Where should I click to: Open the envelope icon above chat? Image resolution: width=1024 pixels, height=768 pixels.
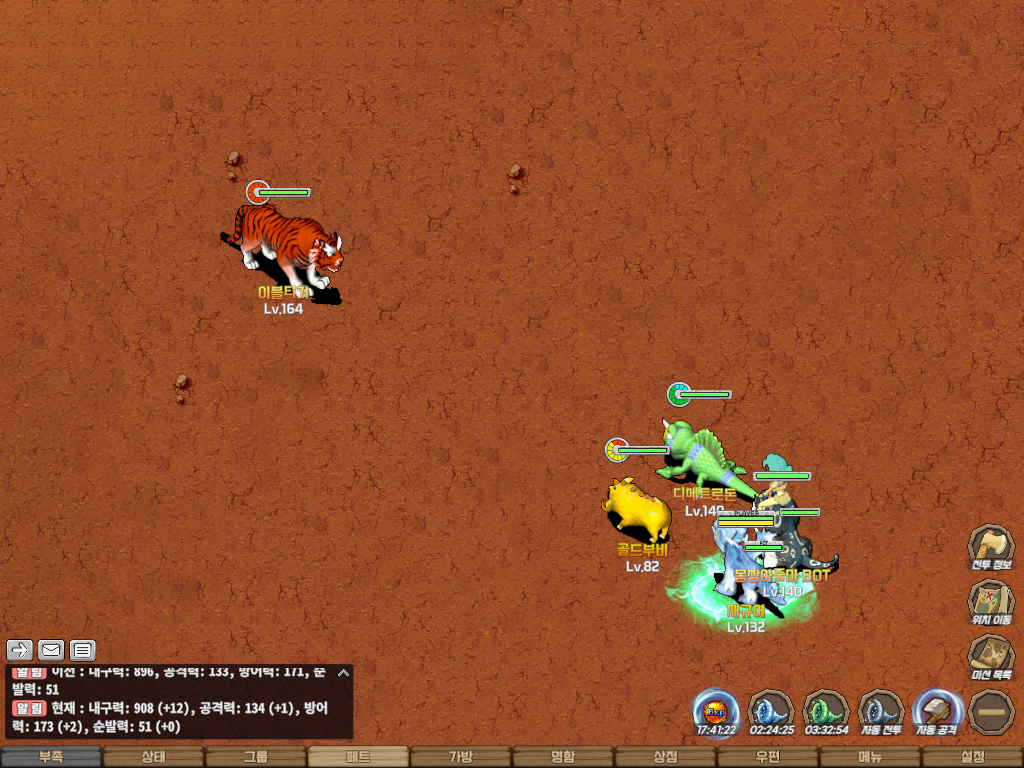coord(51,650)
